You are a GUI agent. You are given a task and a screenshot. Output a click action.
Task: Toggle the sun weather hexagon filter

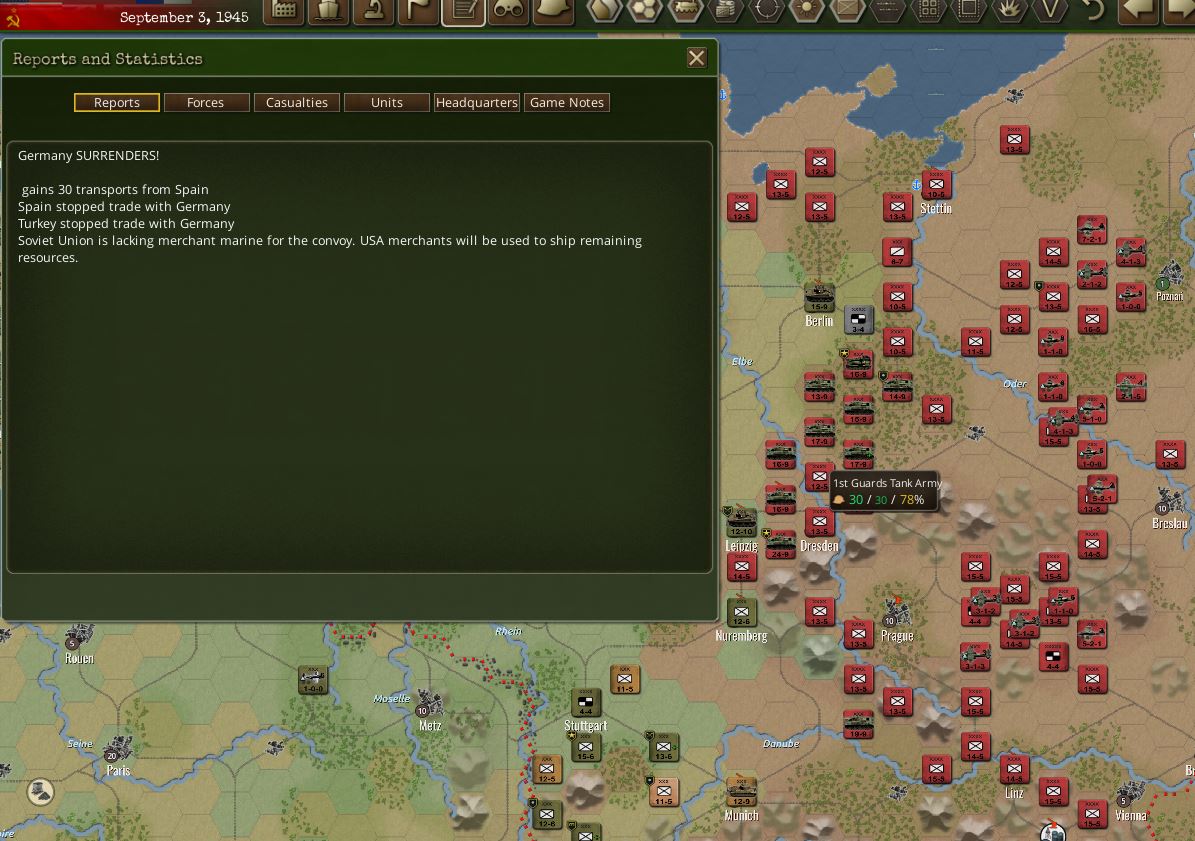(807, 10)
